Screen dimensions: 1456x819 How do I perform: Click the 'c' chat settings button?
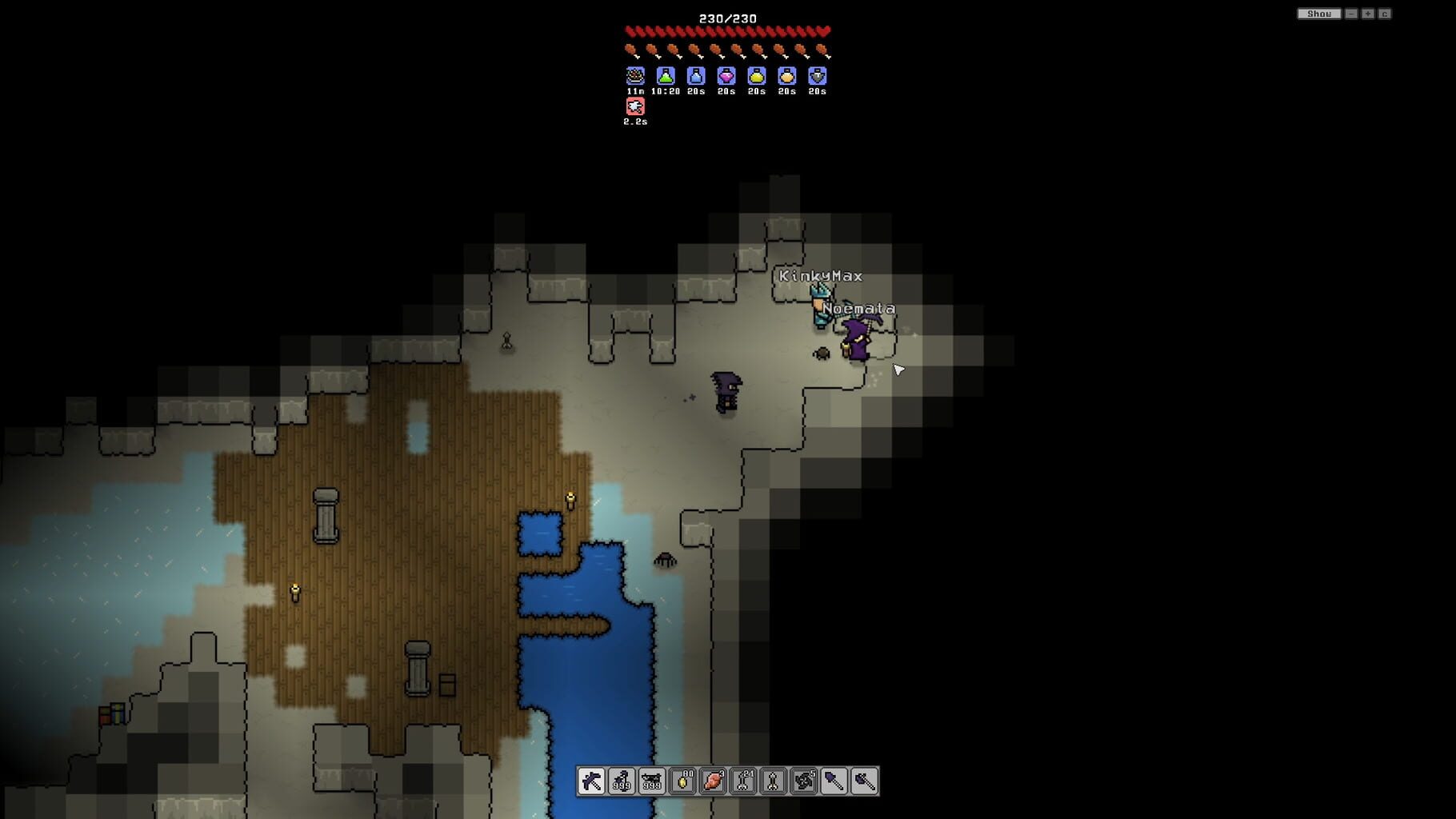pos(1386,13)
